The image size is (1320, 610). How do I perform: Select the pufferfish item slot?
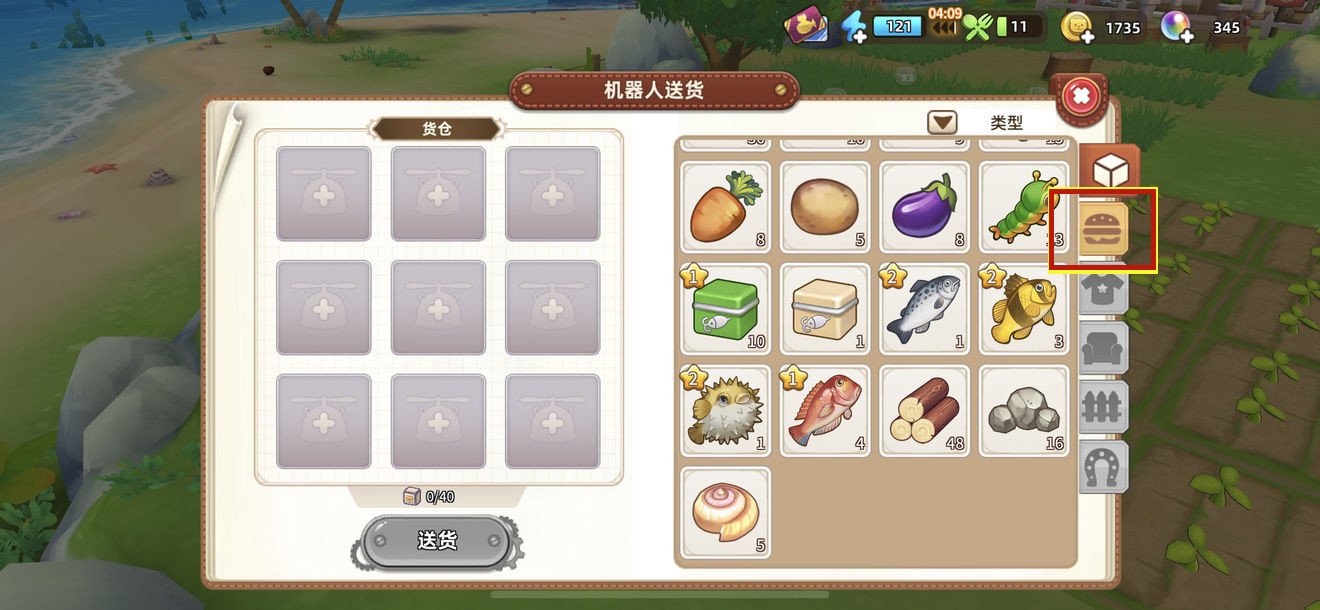[726, 410]
